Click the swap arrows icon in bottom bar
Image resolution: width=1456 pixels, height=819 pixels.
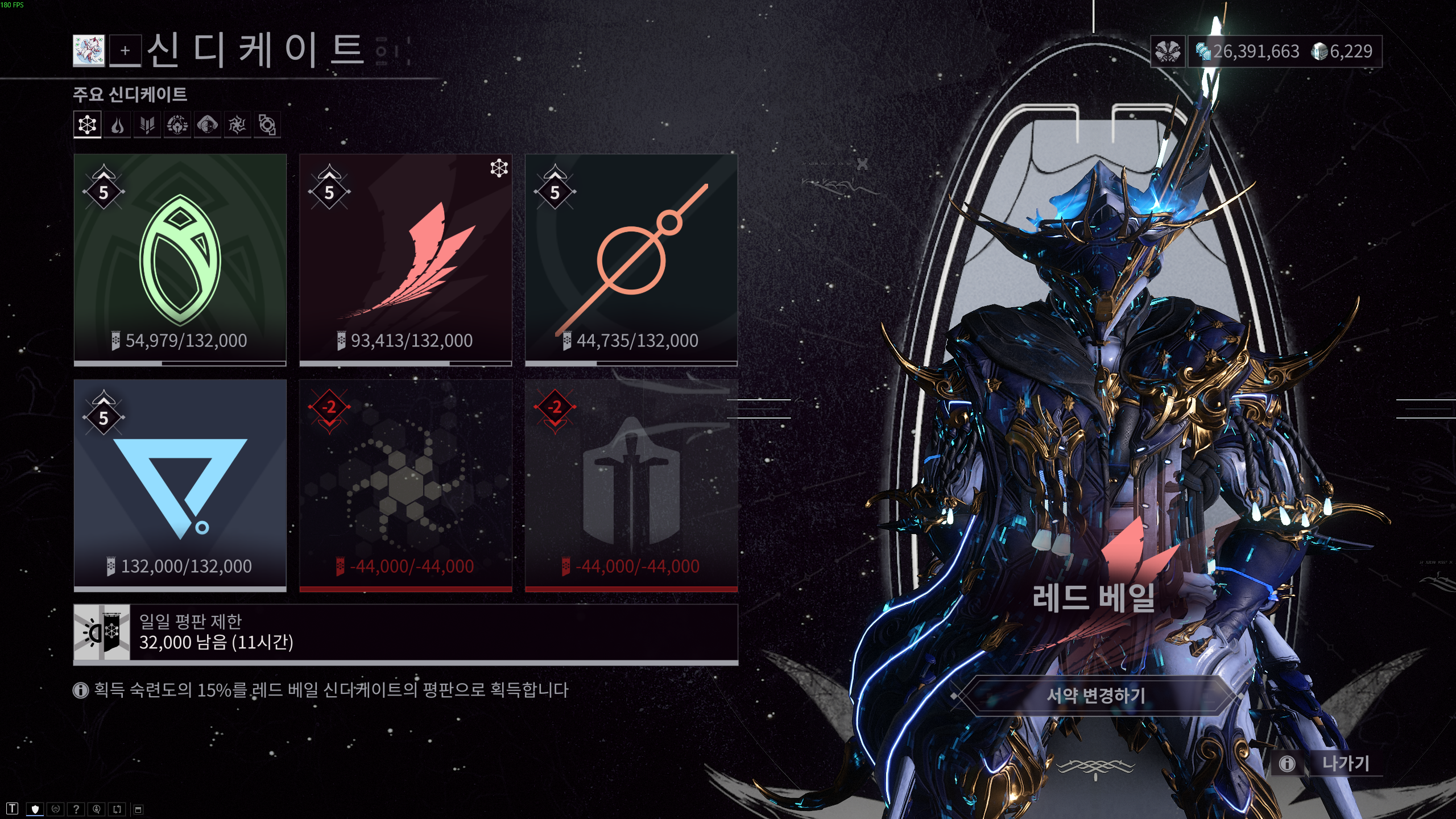pos(117,809)
